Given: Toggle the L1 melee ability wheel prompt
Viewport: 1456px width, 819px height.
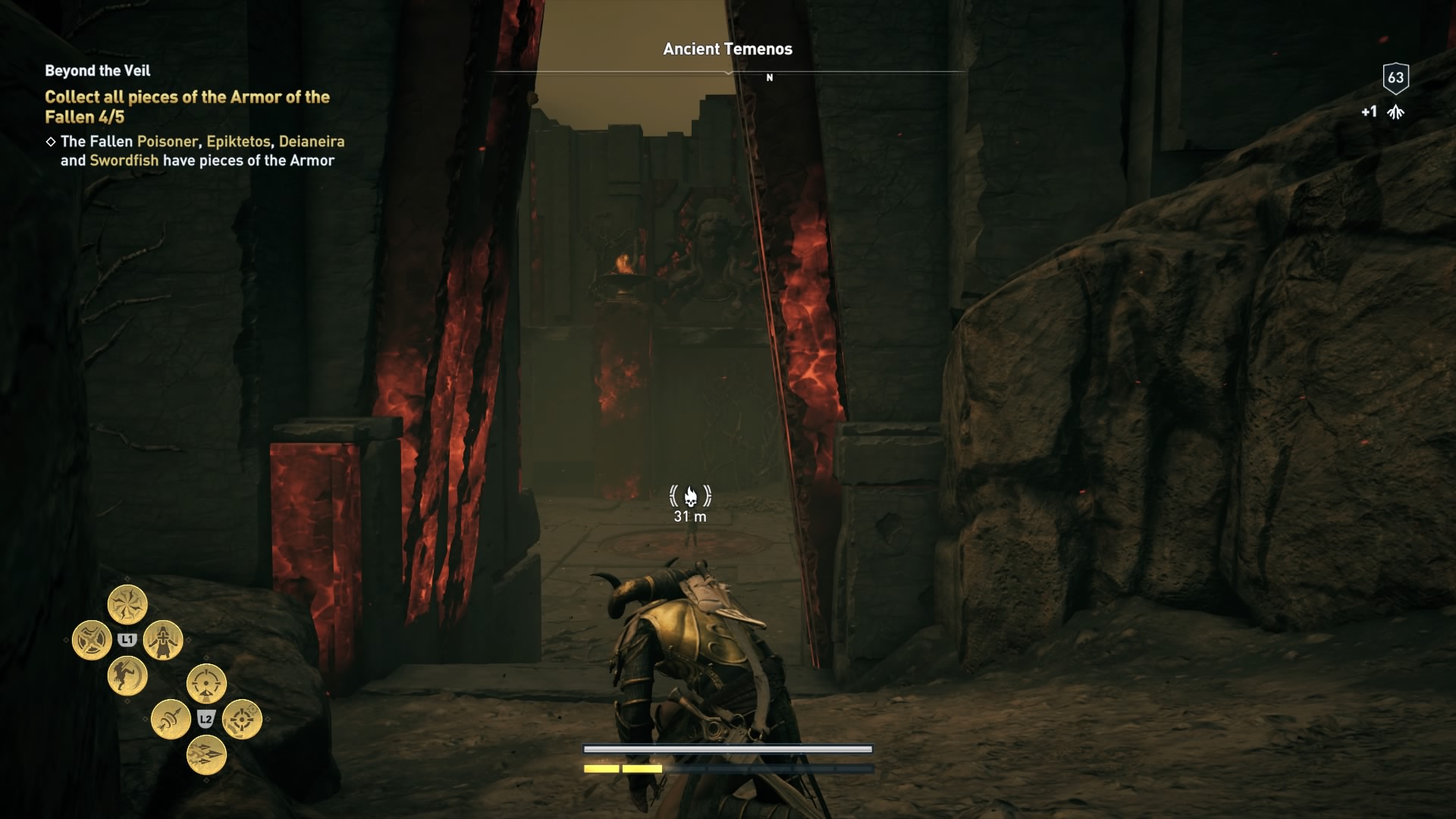Looking at the screenshot, I should tap(127, 639).
